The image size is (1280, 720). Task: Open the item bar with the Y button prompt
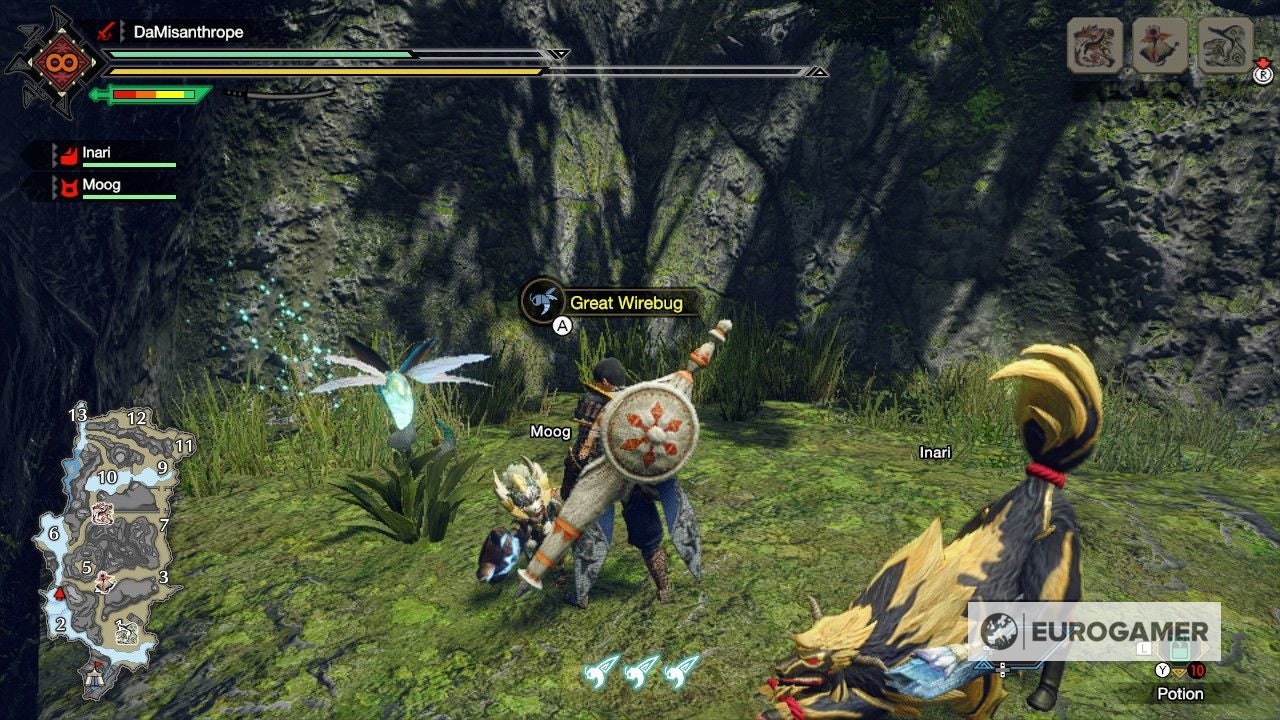pyautogui.click(x=1163, y=670)
